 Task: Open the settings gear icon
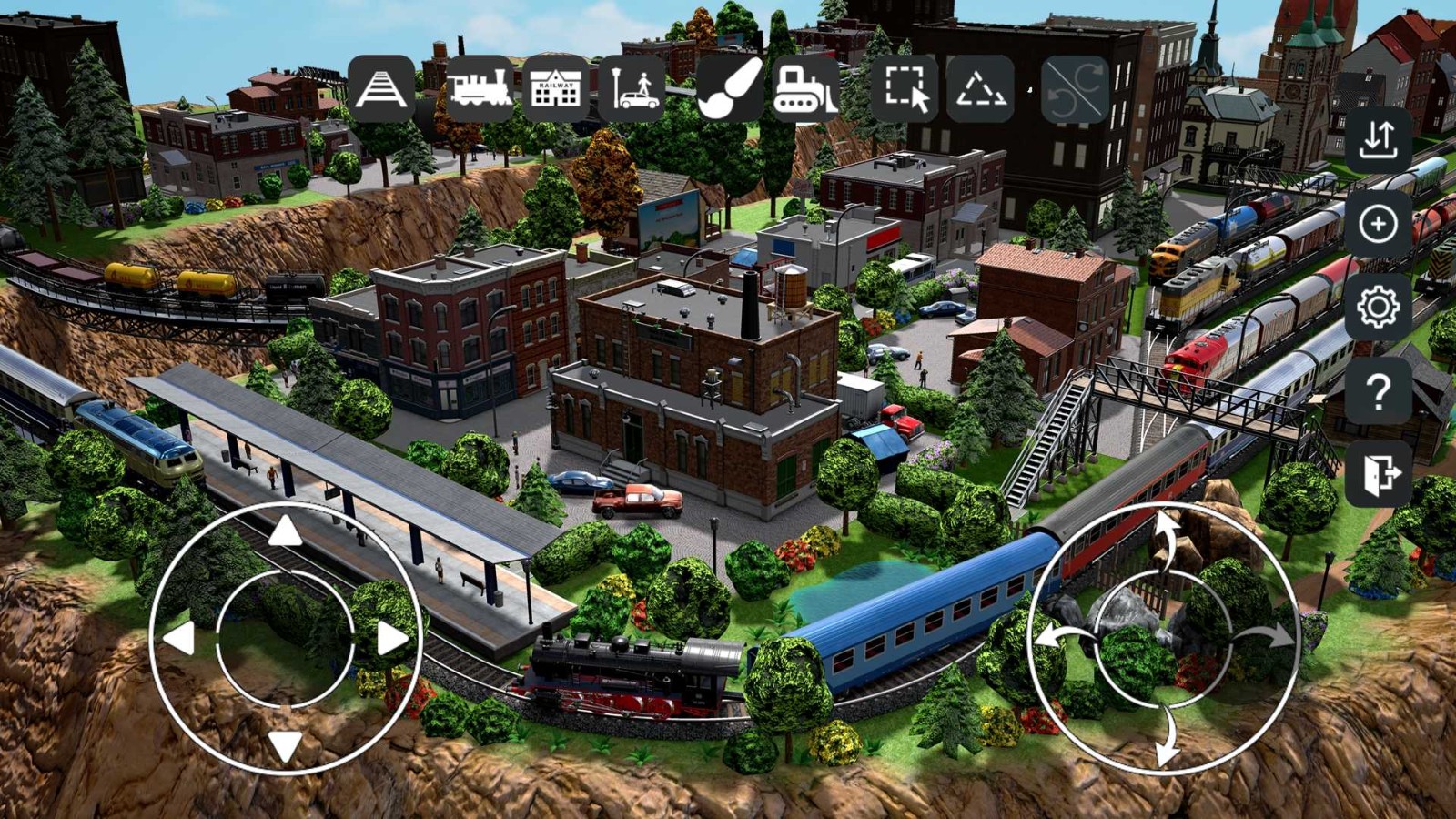(1379, 308)
